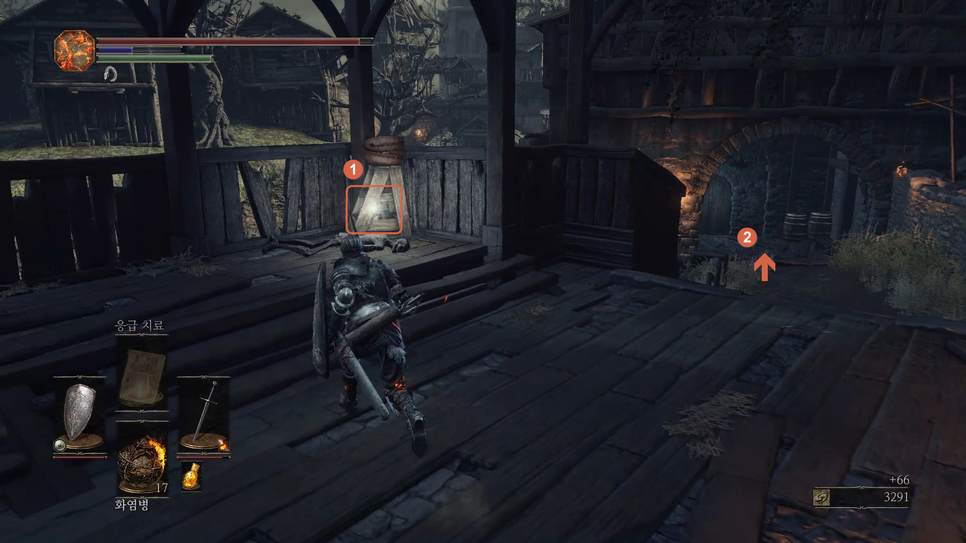Click the orange marker numbered 2
Viewport: 966px width, 543px height.
pos(746,238)
